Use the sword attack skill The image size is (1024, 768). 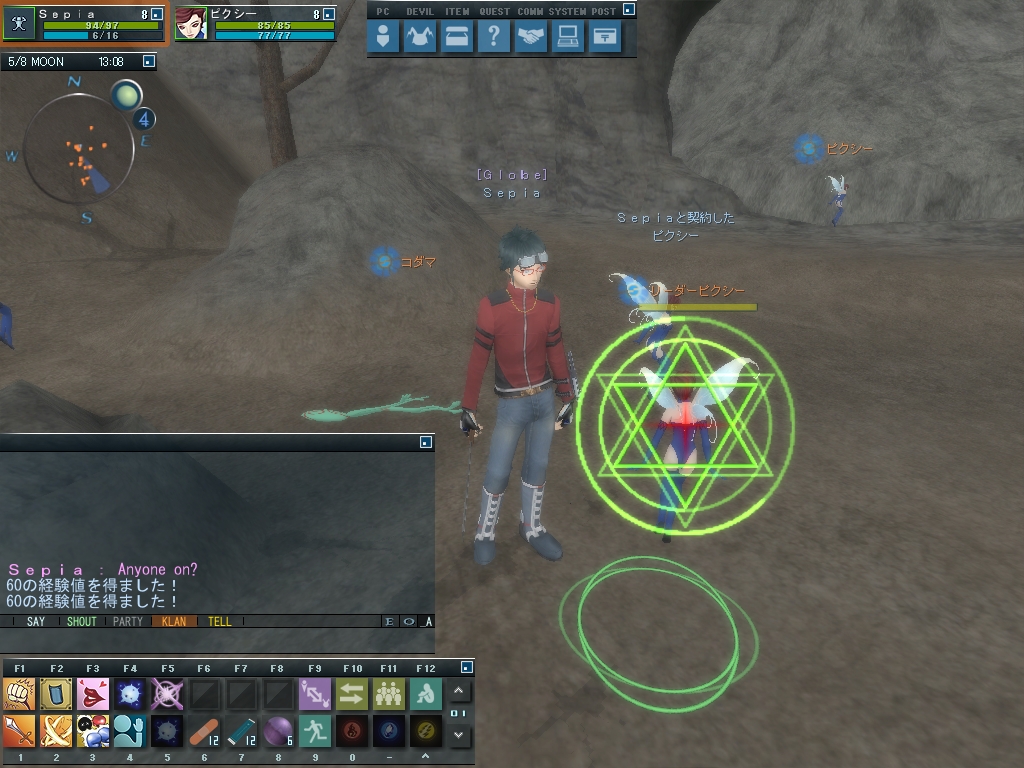pyautogui.click(x=19, y=731)
